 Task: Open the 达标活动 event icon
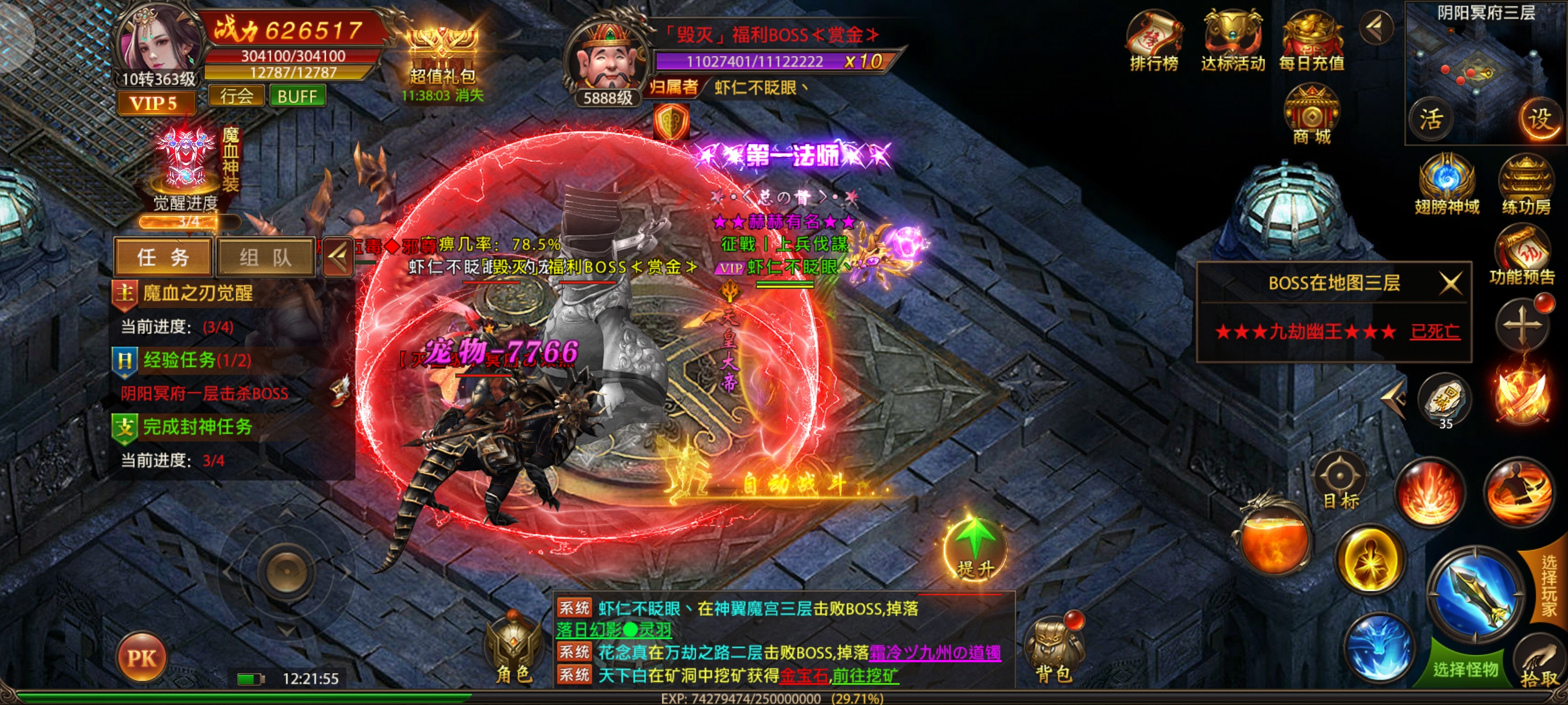point(1233,42)
